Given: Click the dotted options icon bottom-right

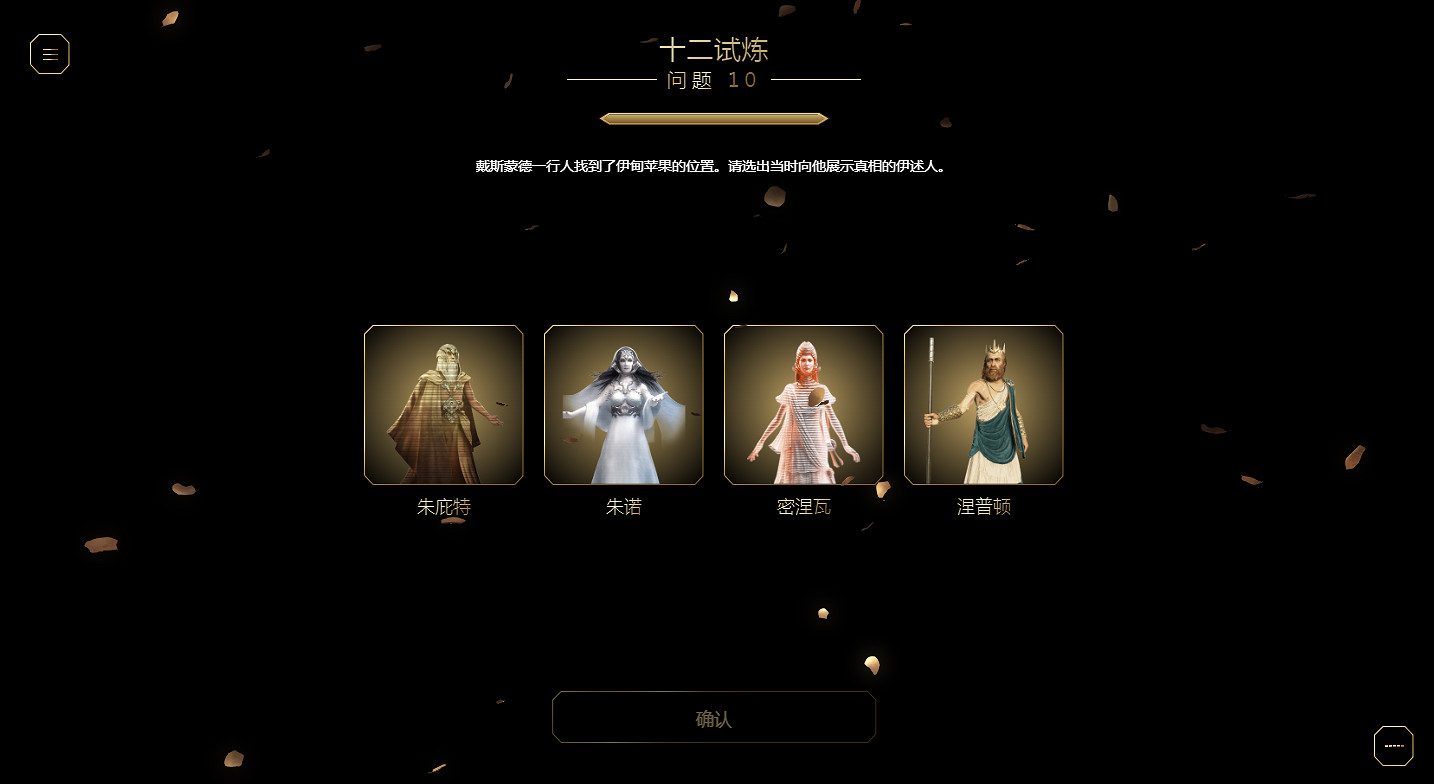Looking at the screenshot, I should 1394,745.
